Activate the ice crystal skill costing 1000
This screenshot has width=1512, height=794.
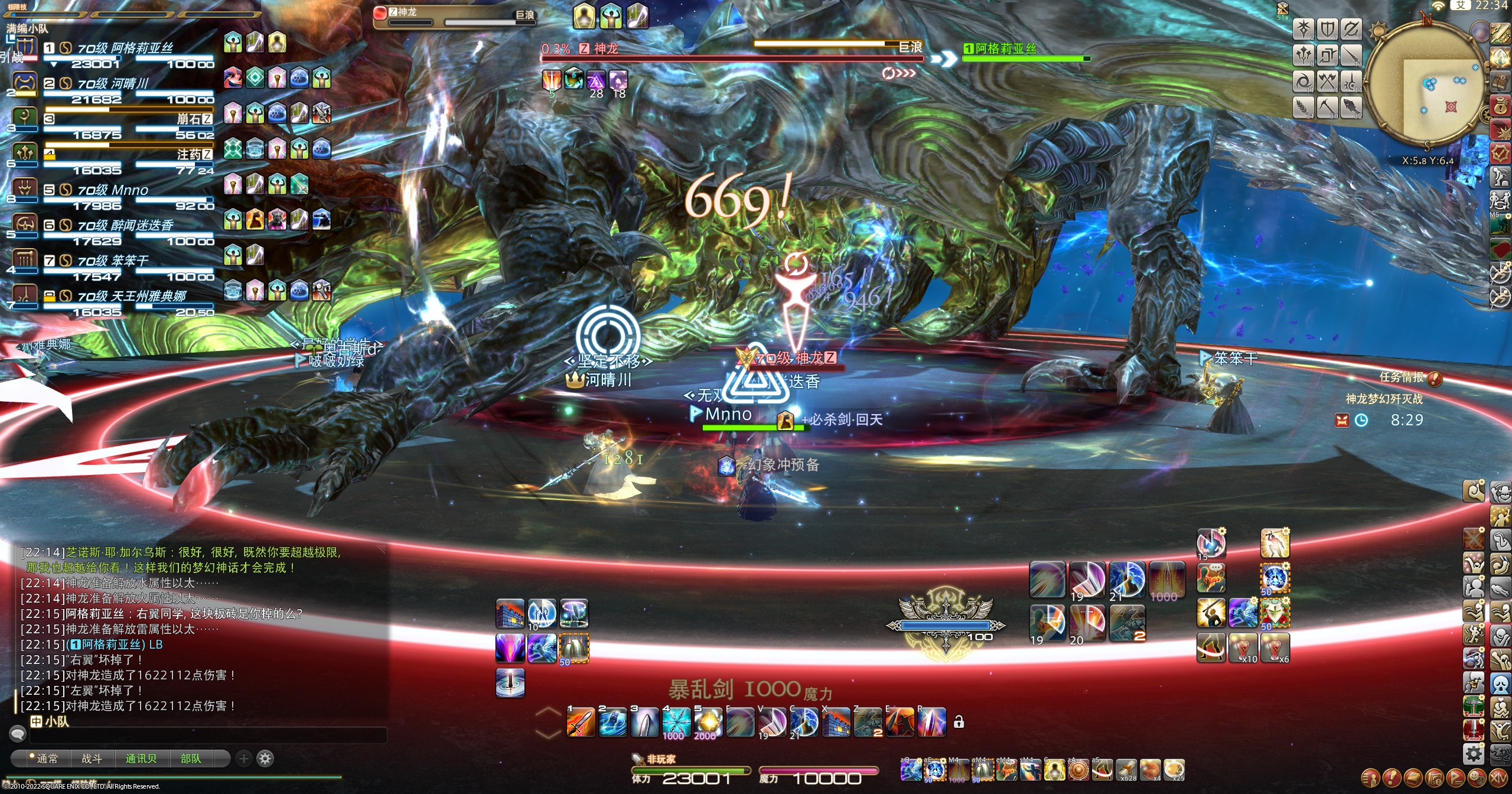coord(676,722)
